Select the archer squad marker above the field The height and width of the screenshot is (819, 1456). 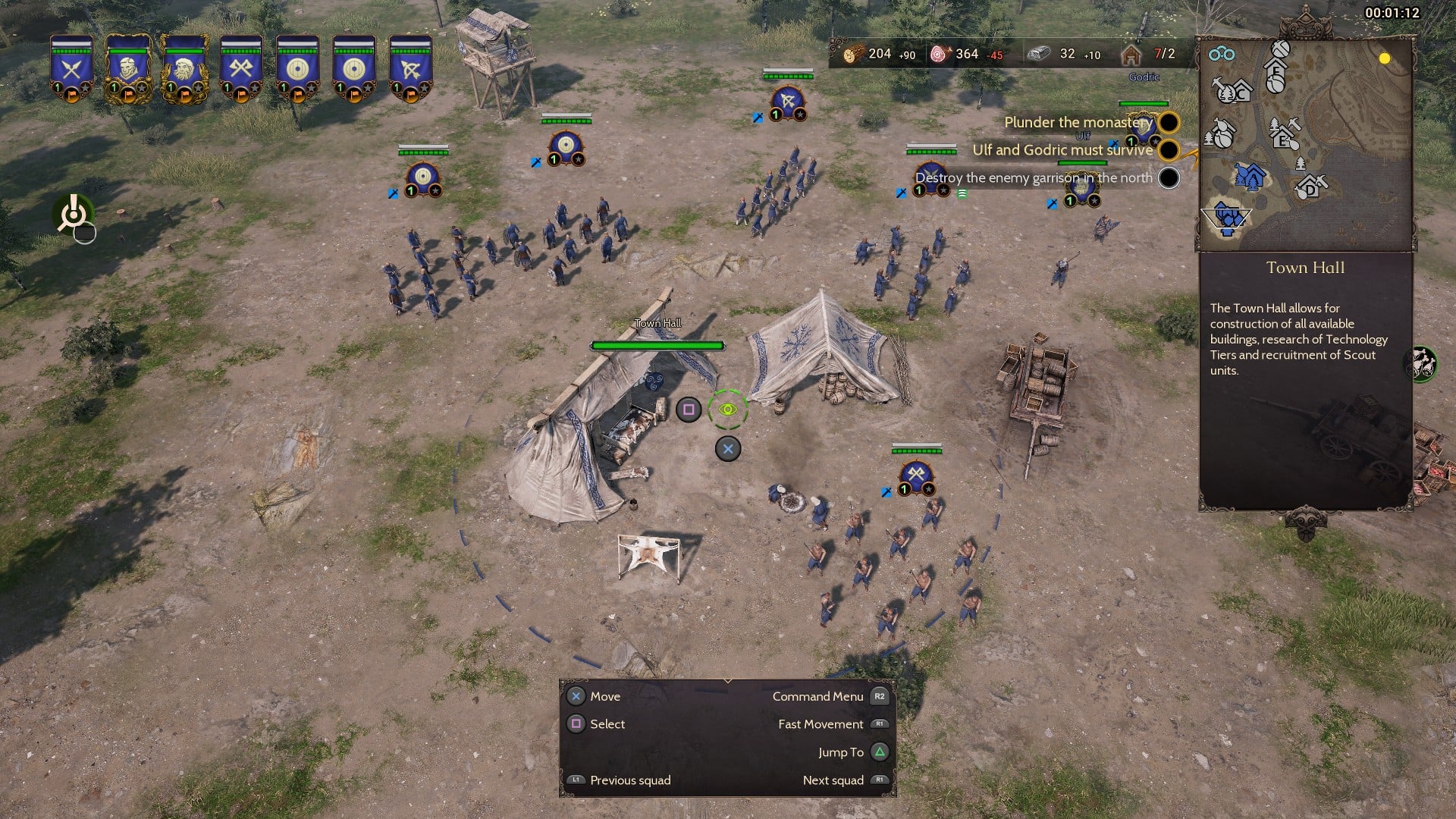click(788, 102)
